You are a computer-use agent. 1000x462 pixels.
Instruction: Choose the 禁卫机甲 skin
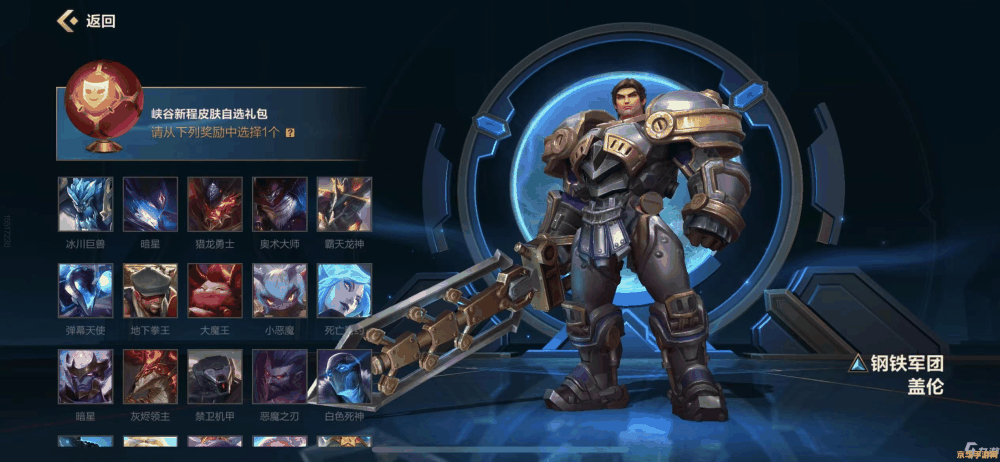click(215, 376)
